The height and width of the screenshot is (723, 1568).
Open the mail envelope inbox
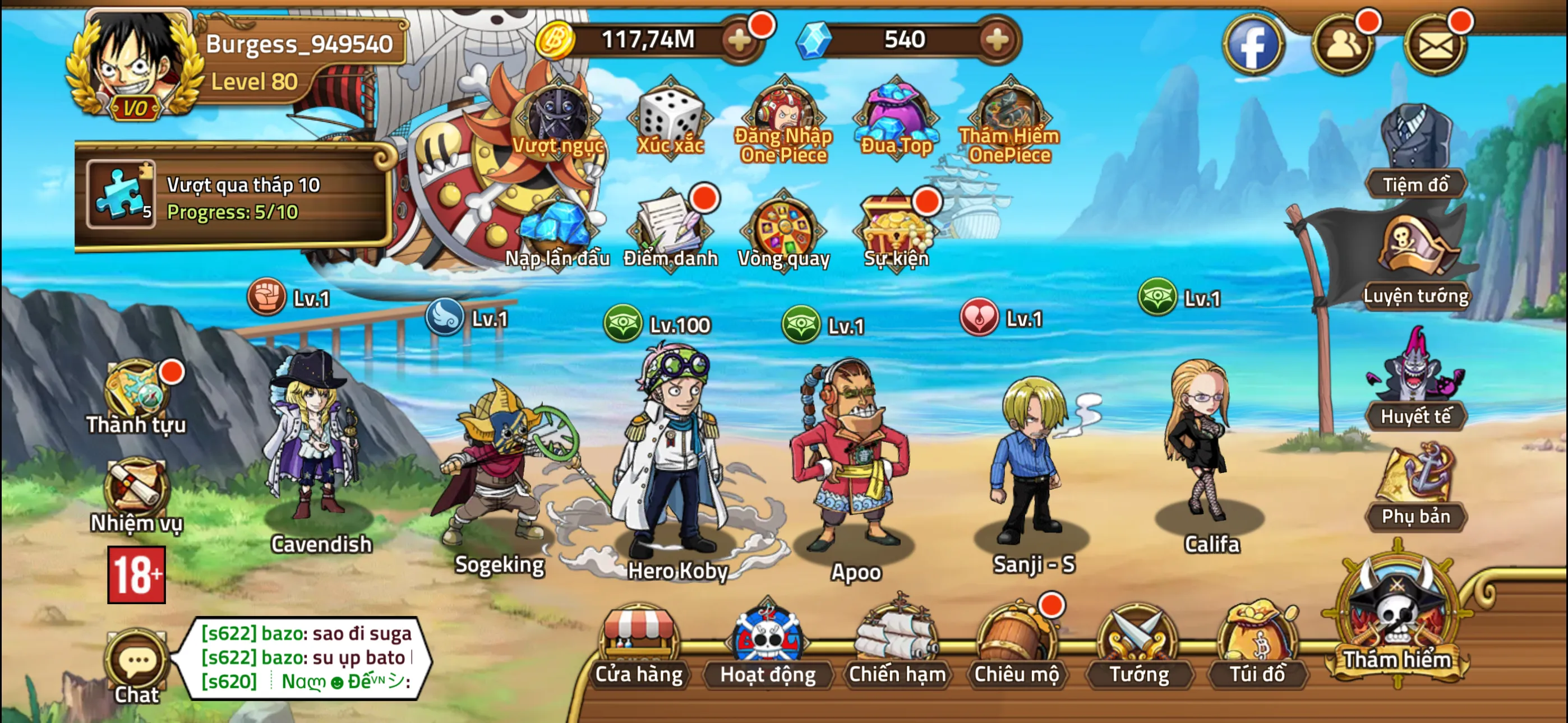1435,45
